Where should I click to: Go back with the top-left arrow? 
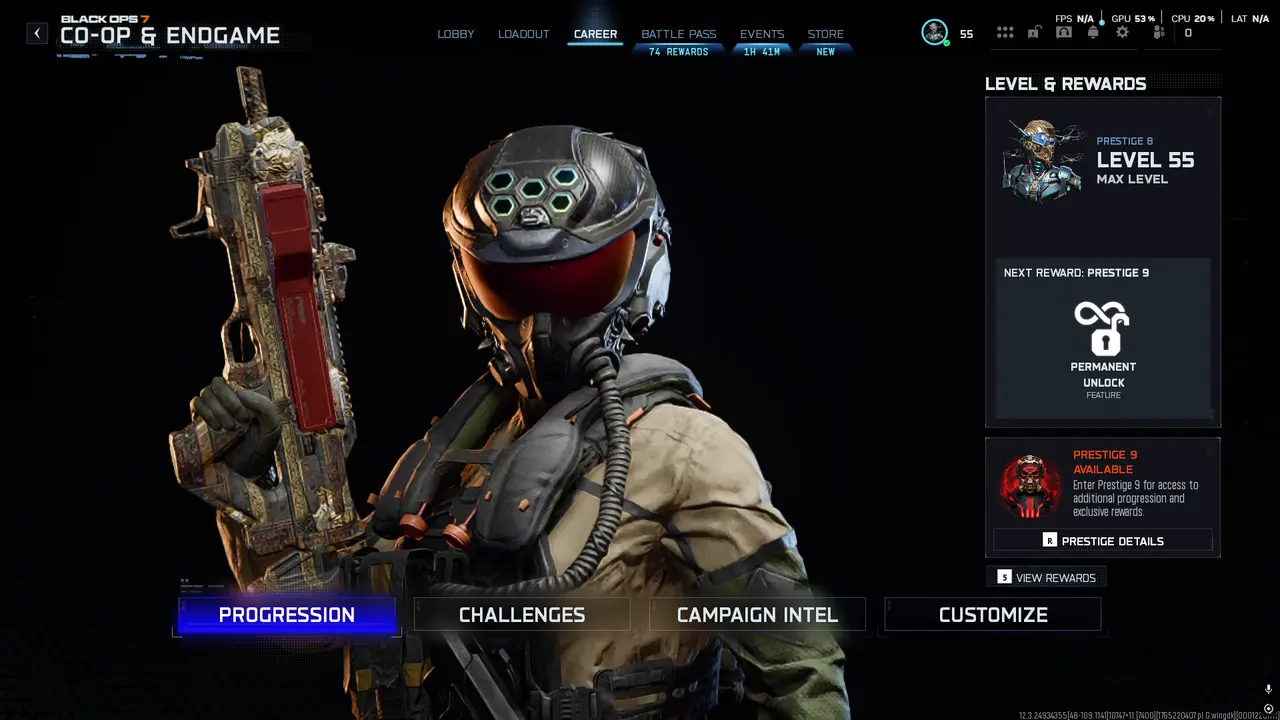[37, 33]
